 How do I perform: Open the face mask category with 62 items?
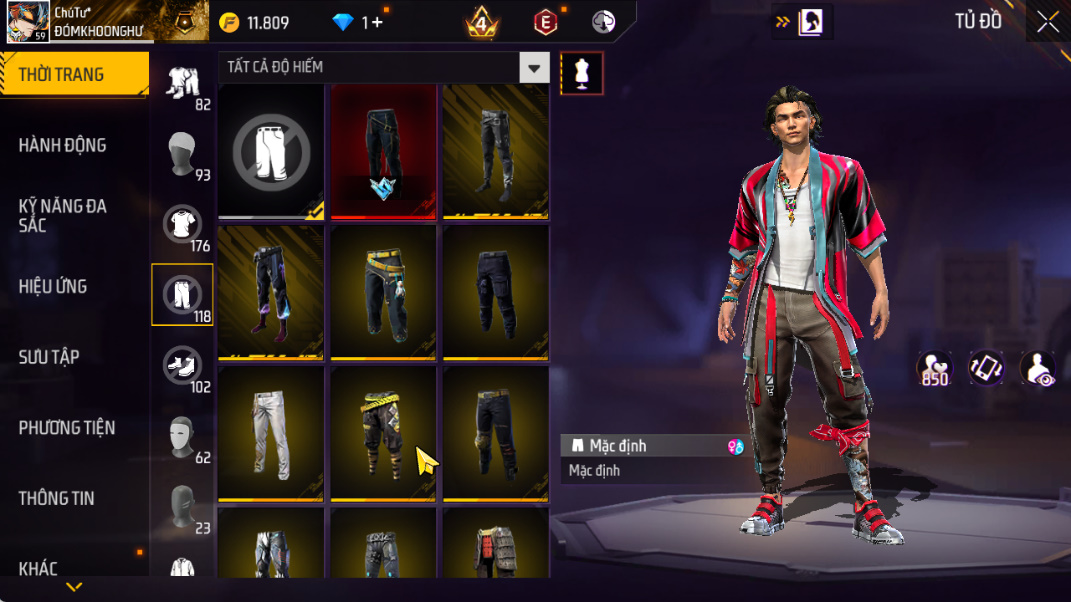point(182,436)
